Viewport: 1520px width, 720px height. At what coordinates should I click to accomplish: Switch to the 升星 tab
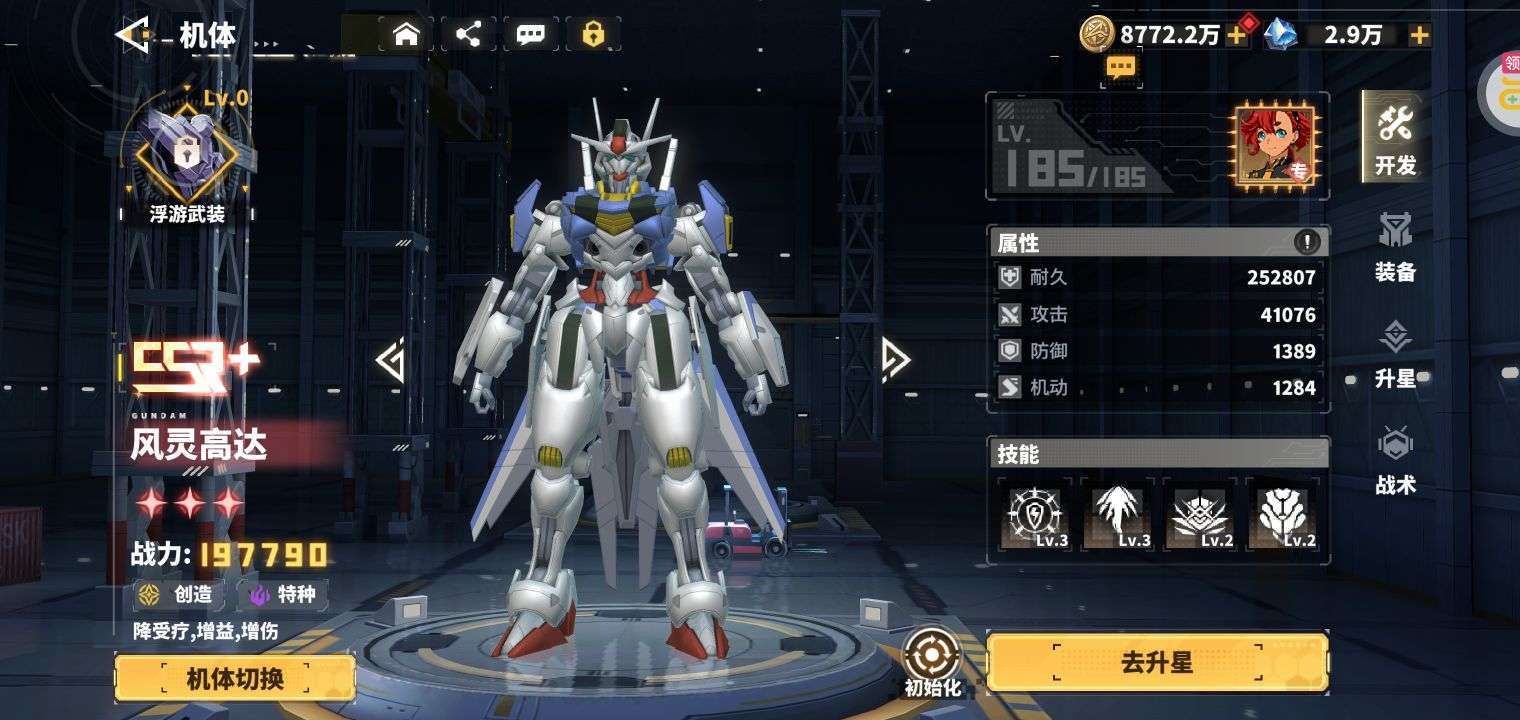(1395, 354)
